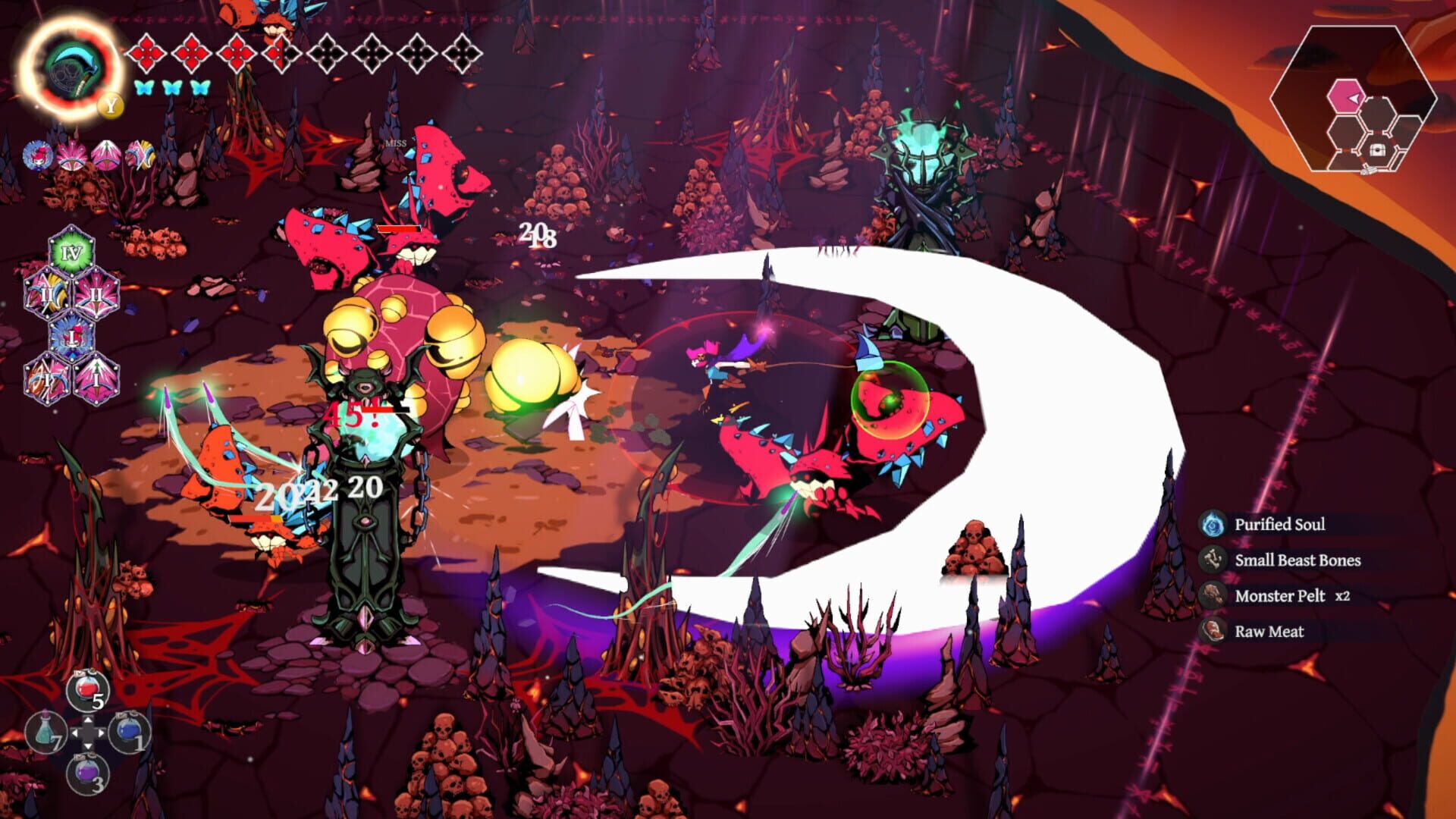Image resolution: width=1456 pixels, height=819 pixels.
Task: Click the chest marker on the minimap
Action: 1378,150
